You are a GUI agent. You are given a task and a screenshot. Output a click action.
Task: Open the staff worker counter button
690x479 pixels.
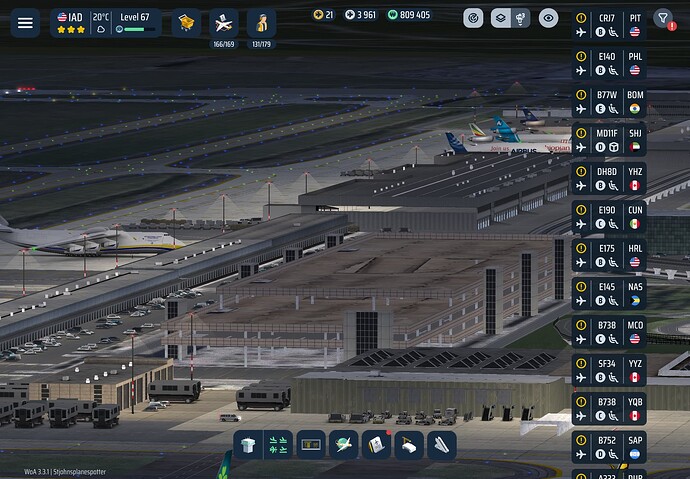pyautogui.click(x=261, y=24)
